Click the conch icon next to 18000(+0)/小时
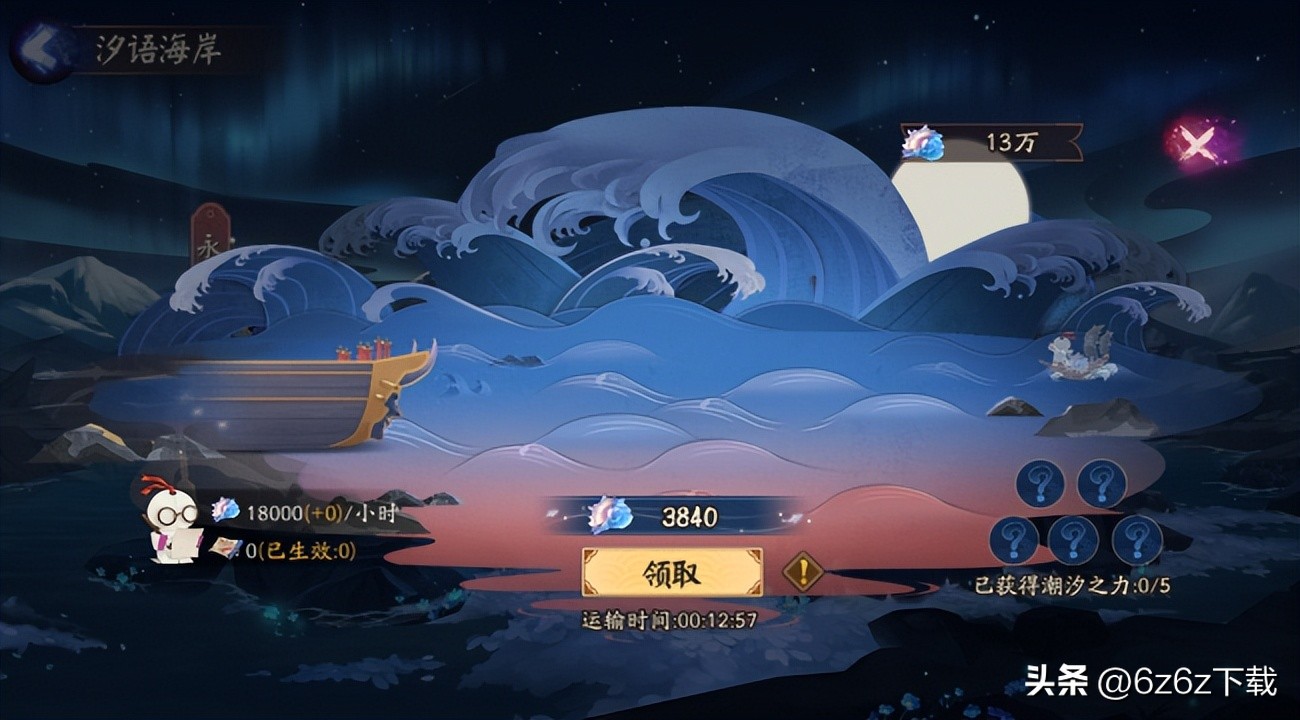1300x720 pixels. pos(224,508)
